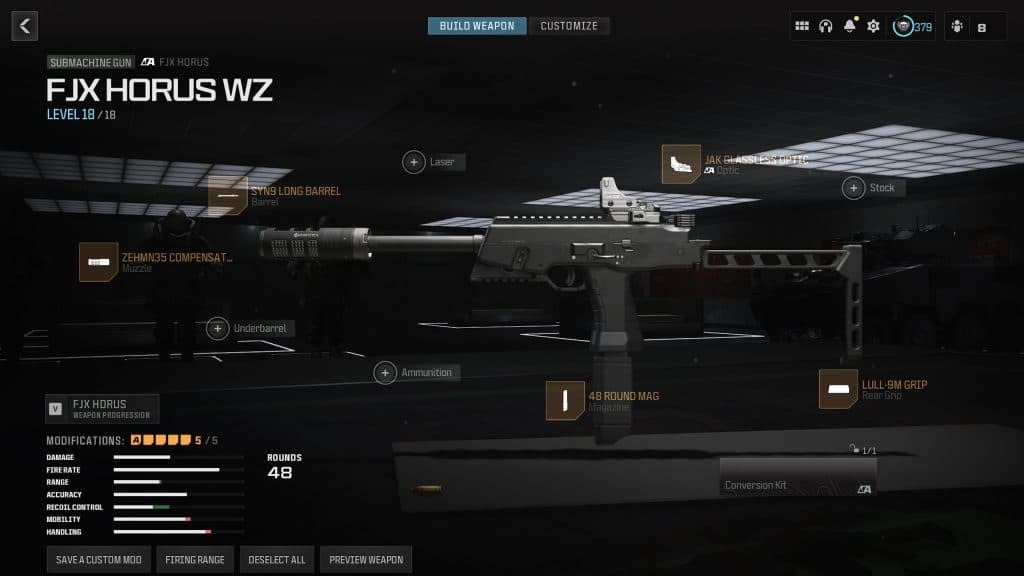Add a Stock attachment
1024x576 pixels.
click(x=854, y=188)
